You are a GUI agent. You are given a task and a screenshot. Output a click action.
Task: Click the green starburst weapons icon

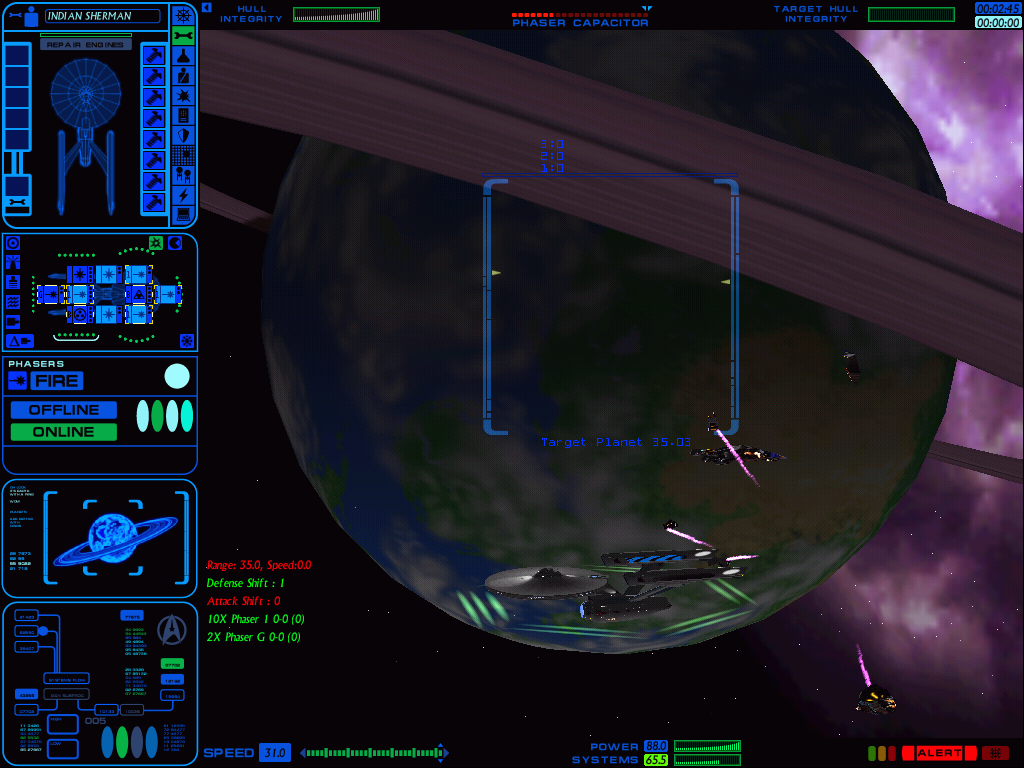pyautogui.click(x=156, y=243)
